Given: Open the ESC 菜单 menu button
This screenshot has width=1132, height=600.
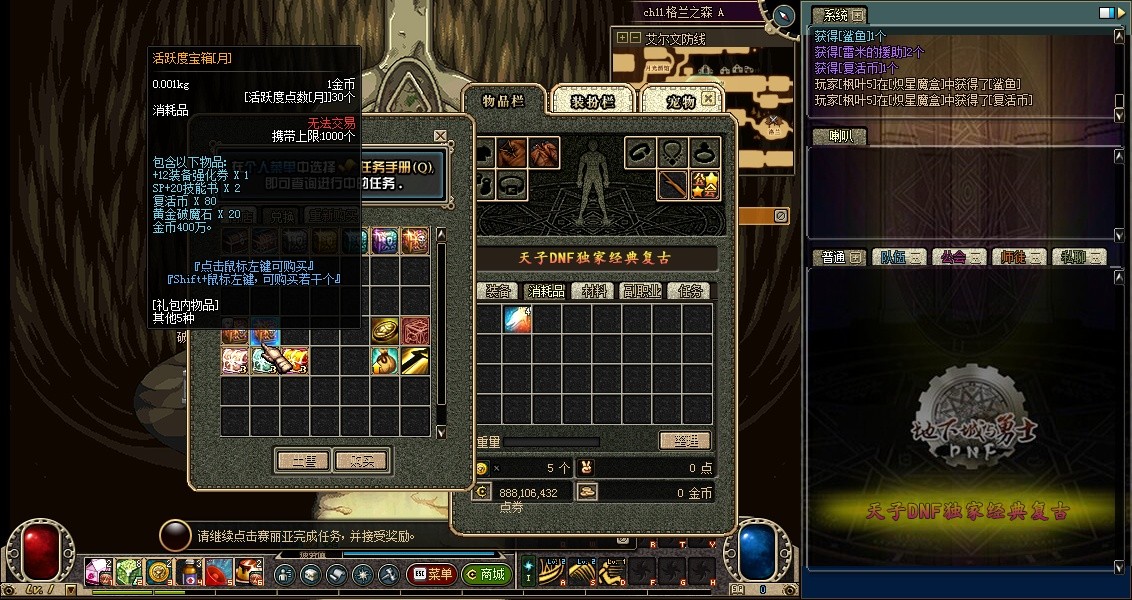Looking at the screenshot, I should coord(432,574).
